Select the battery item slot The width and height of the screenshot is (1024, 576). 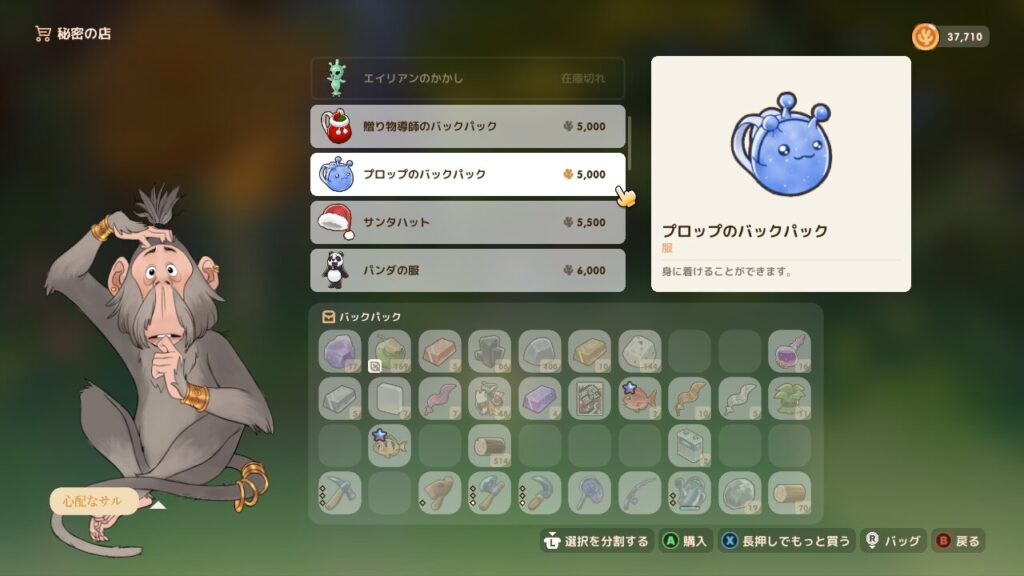(690, 445)
